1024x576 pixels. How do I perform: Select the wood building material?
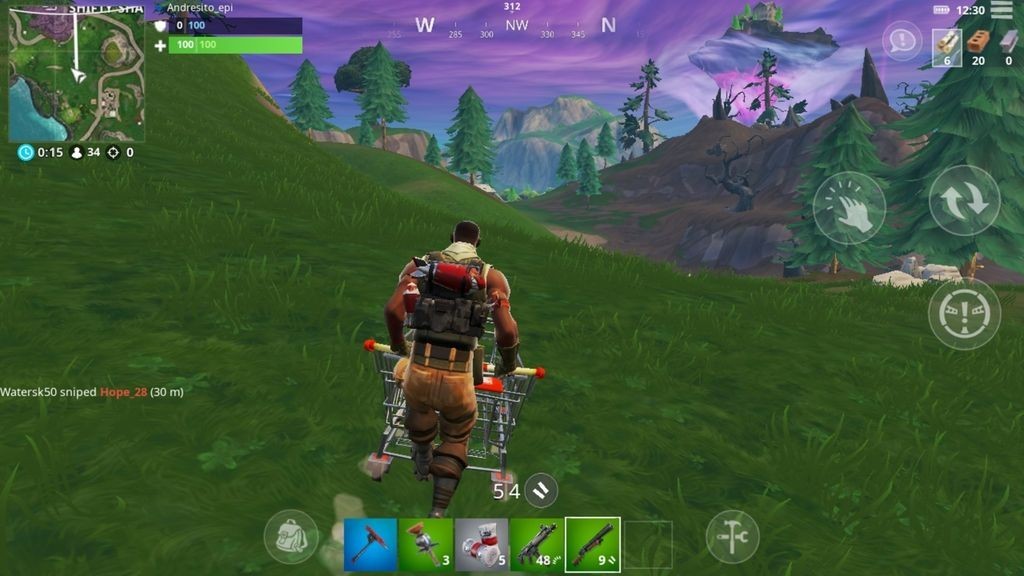click(x=946, y=46)
